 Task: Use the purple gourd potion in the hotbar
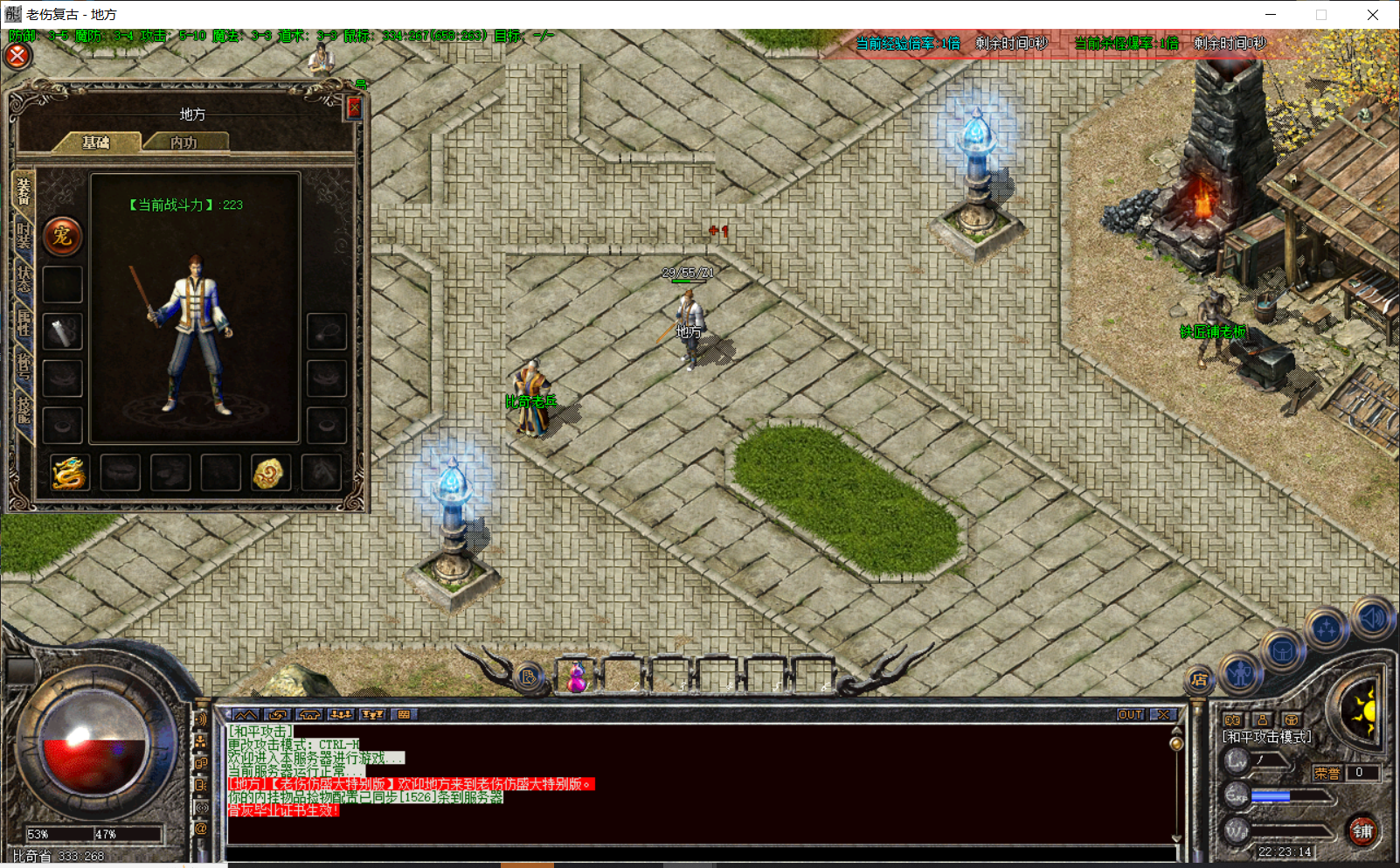click(x=577, y=677)
